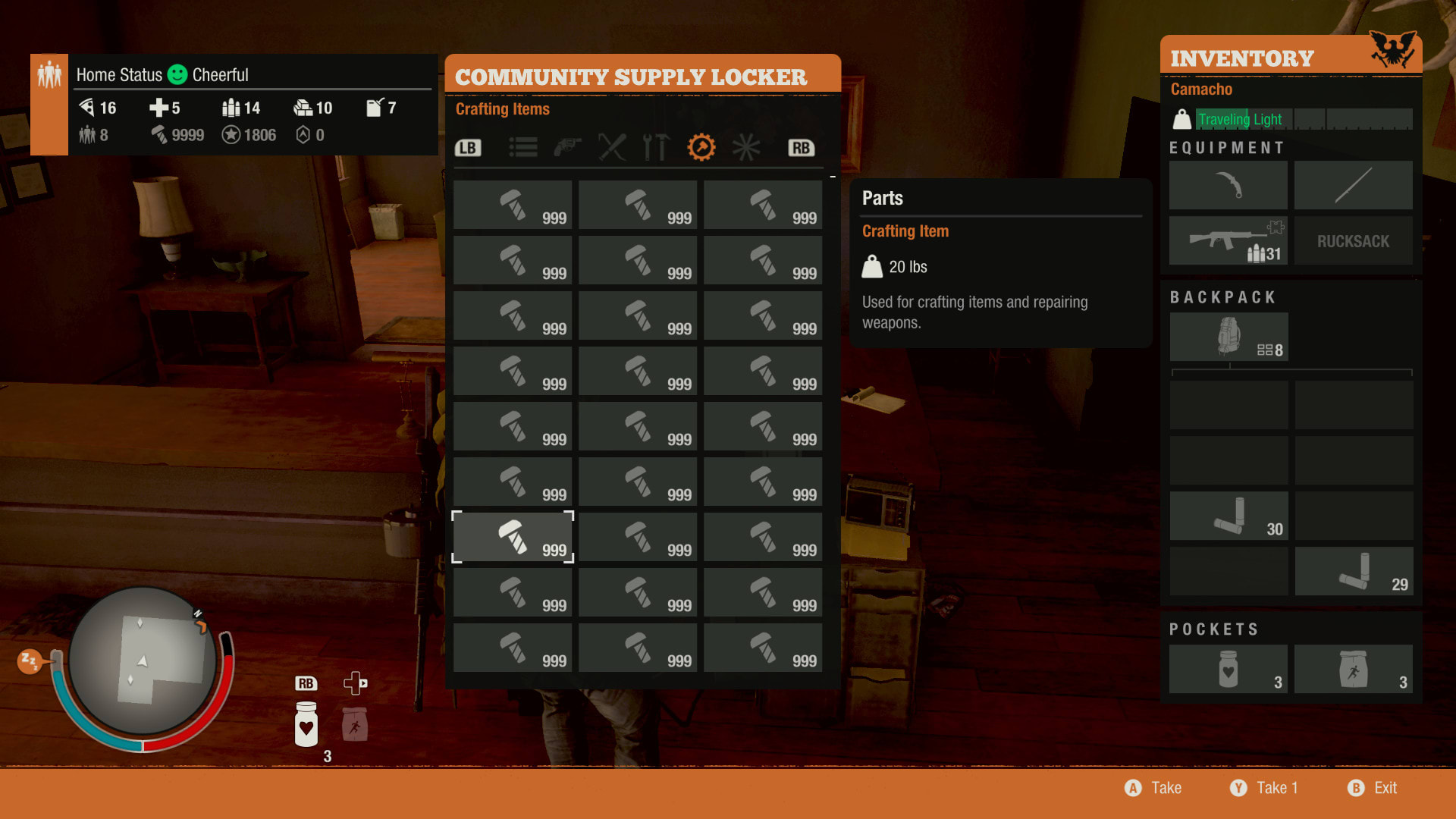The height and width of the screenshot is (819, 1456).
Task: Show the crossed melee weapons tab
Action: click(x=612, y=147)
